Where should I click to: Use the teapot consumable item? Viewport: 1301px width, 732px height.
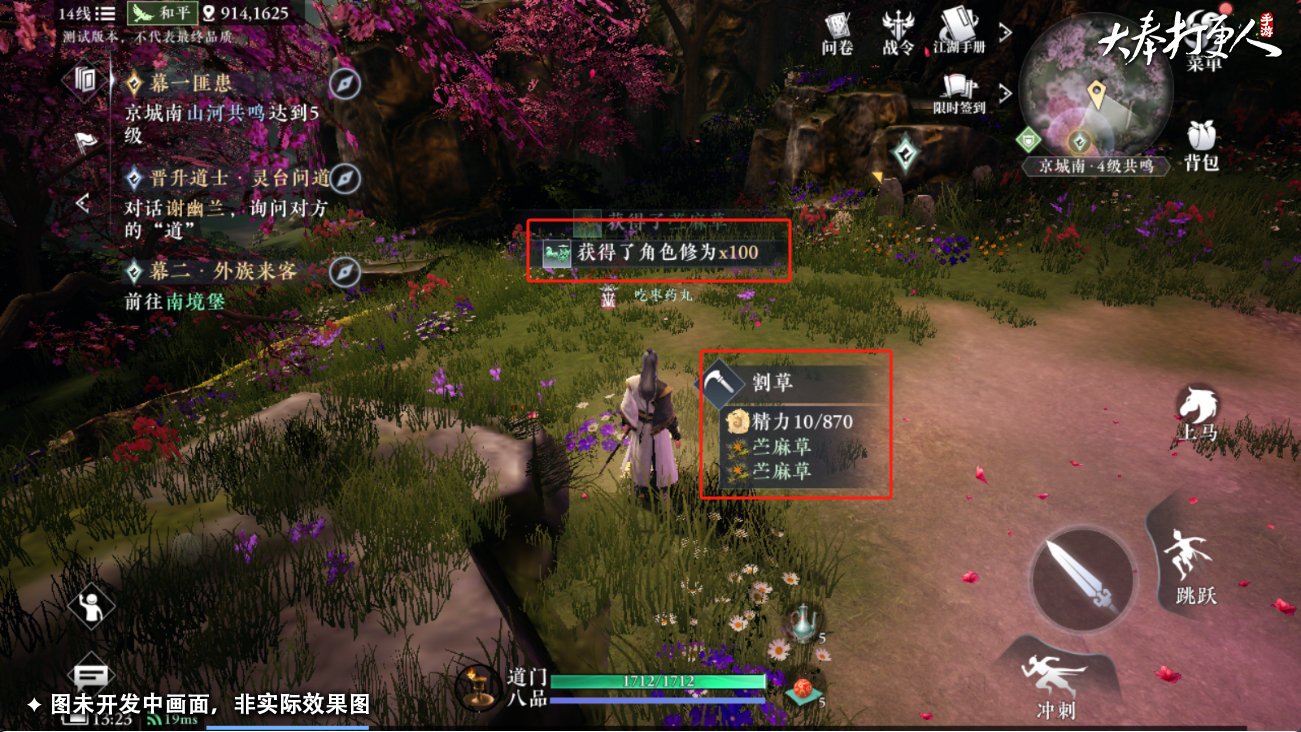click(803, 623)
